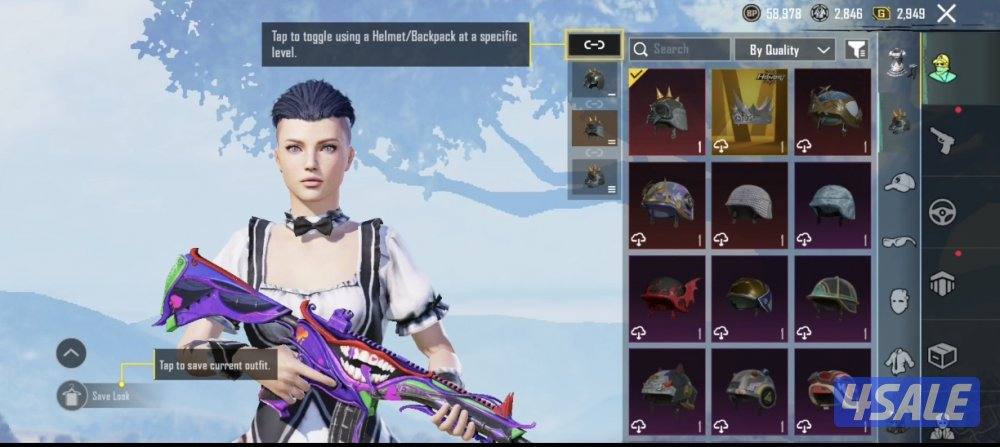Viewport: 1000px width, 447px height.
Task: Open the crate box tab
Action: click(x=942, y=355)
